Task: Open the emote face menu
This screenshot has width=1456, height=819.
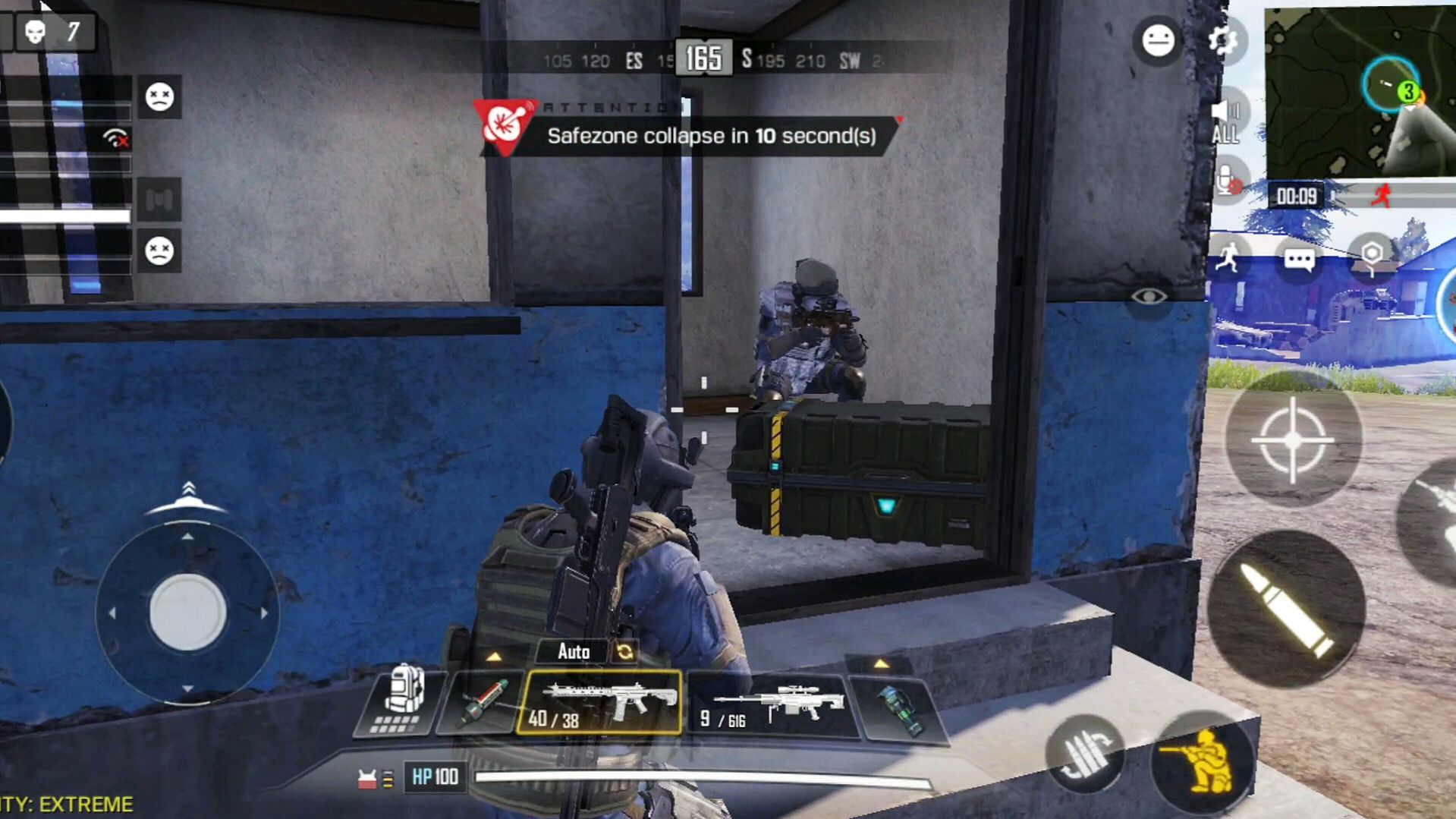Action: (x=1158, y=40)
